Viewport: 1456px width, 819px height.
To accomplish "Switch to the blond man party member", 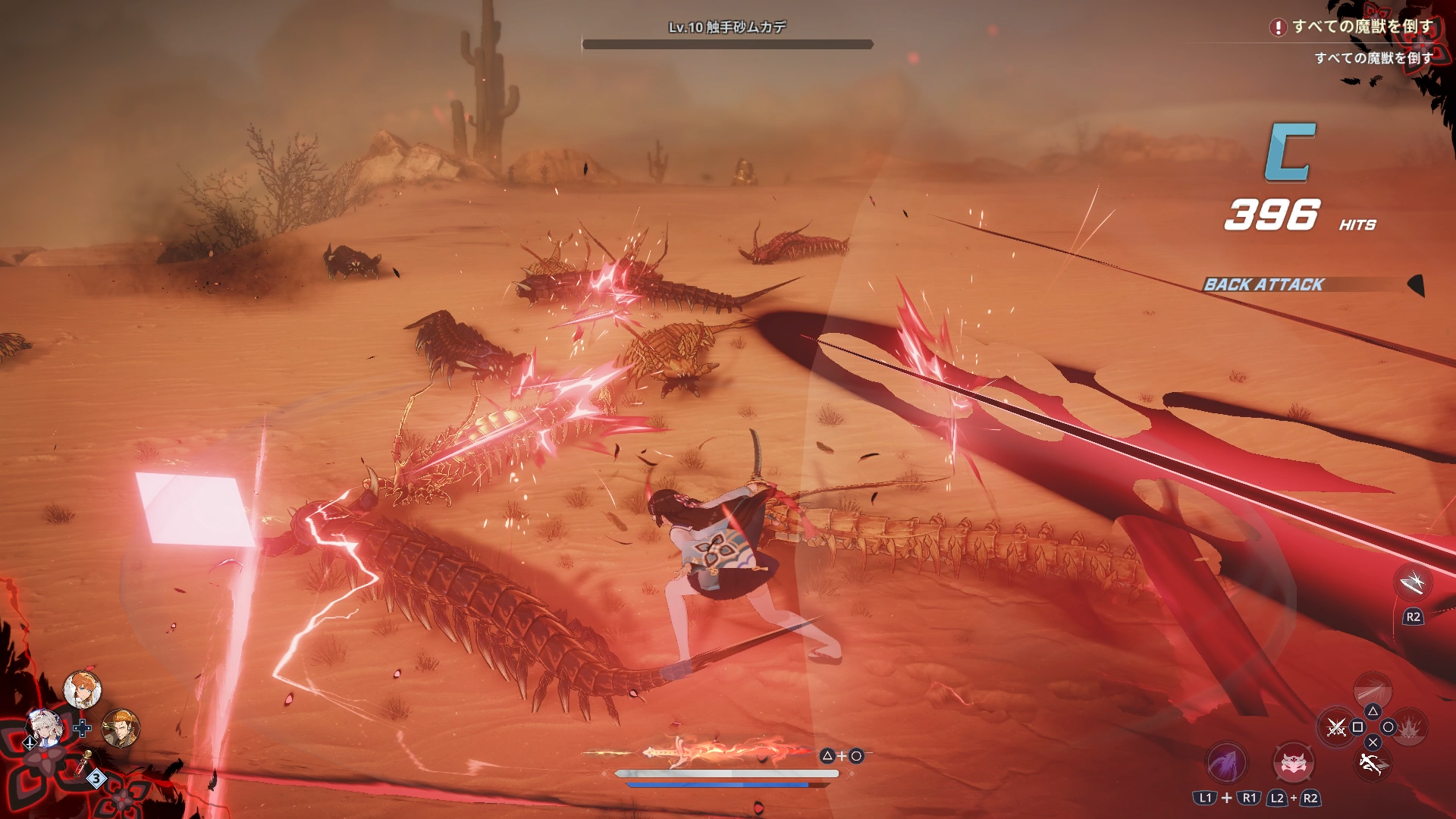I will 121,729.
